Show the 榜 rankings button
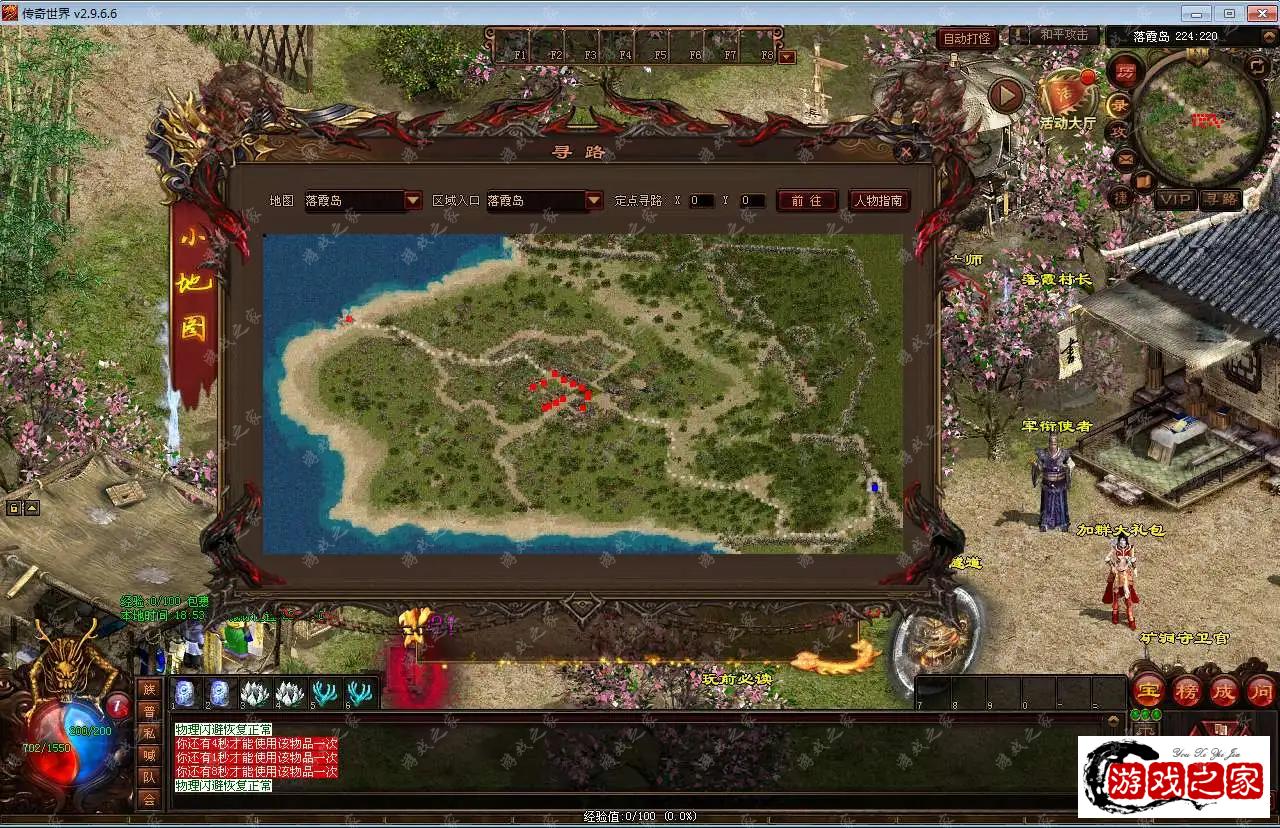The height and width of the screenshot is (828, 1280). point(1186,690)
